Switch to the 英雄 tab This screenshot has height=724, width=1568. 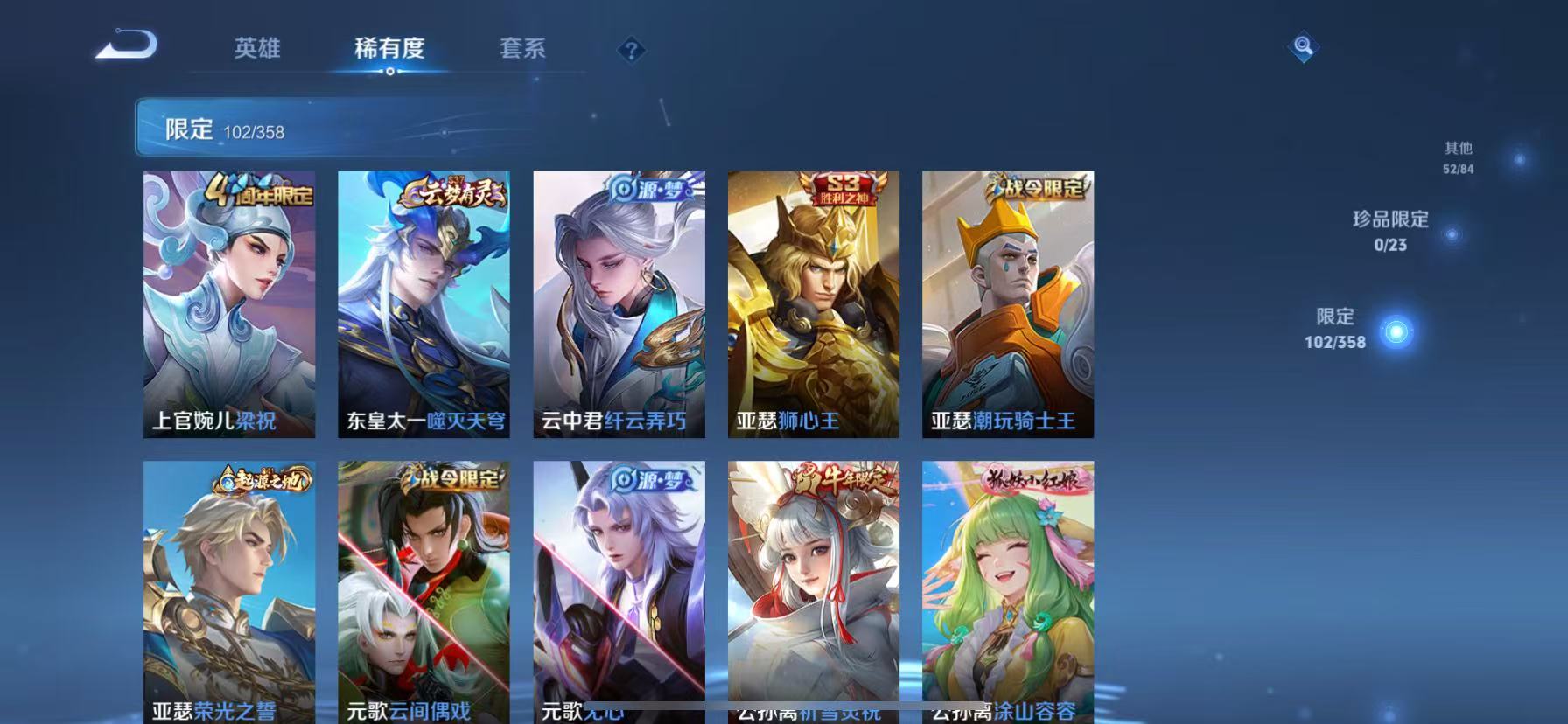(255, 50)
